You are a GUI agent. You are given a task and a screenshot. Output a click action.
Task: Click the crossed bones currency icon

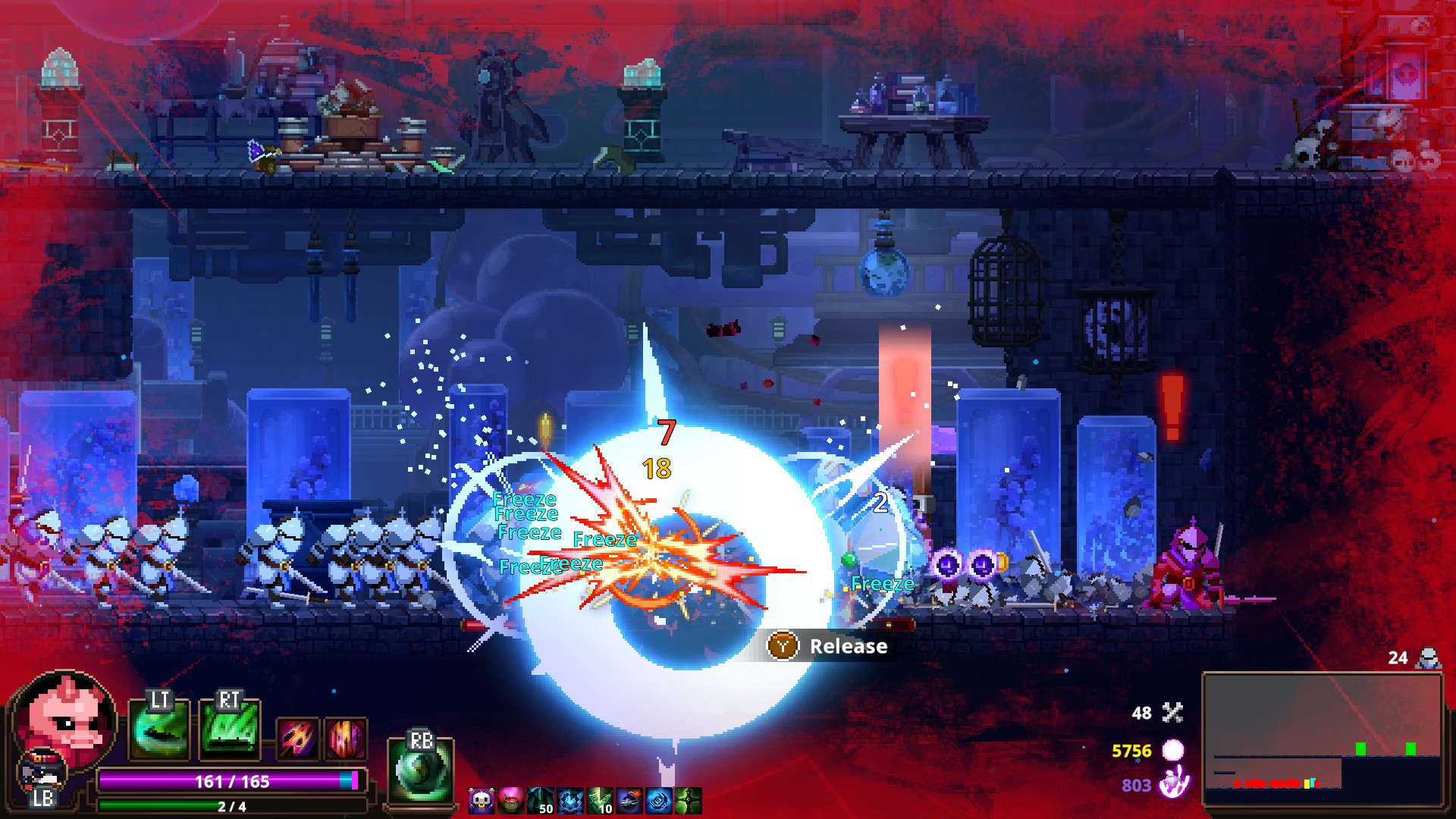(1172, 713)
